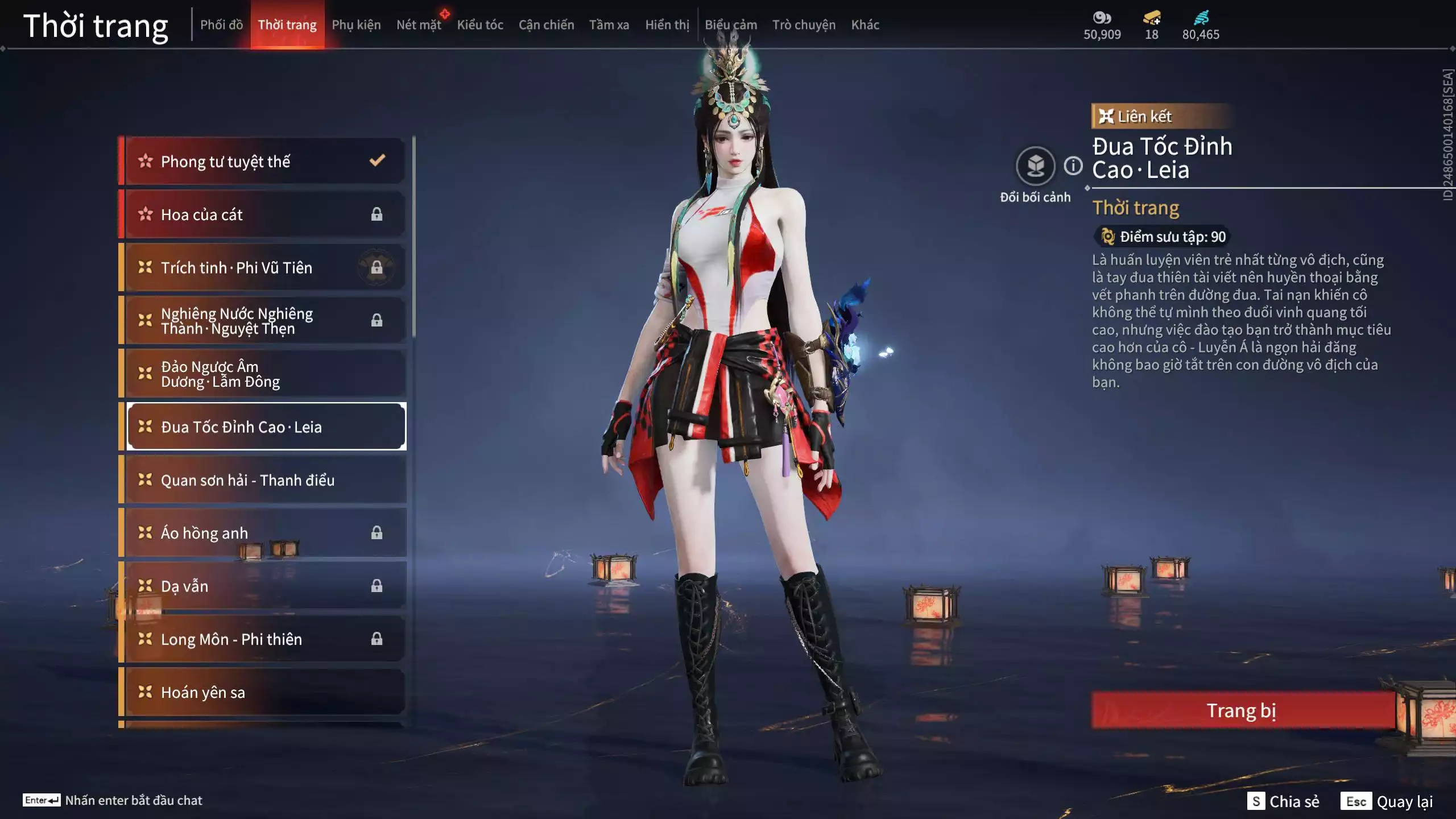The image size is (1456, 819).
Task: Switch to Kiểu tóc tab
Action: click(x=480, y=25)
